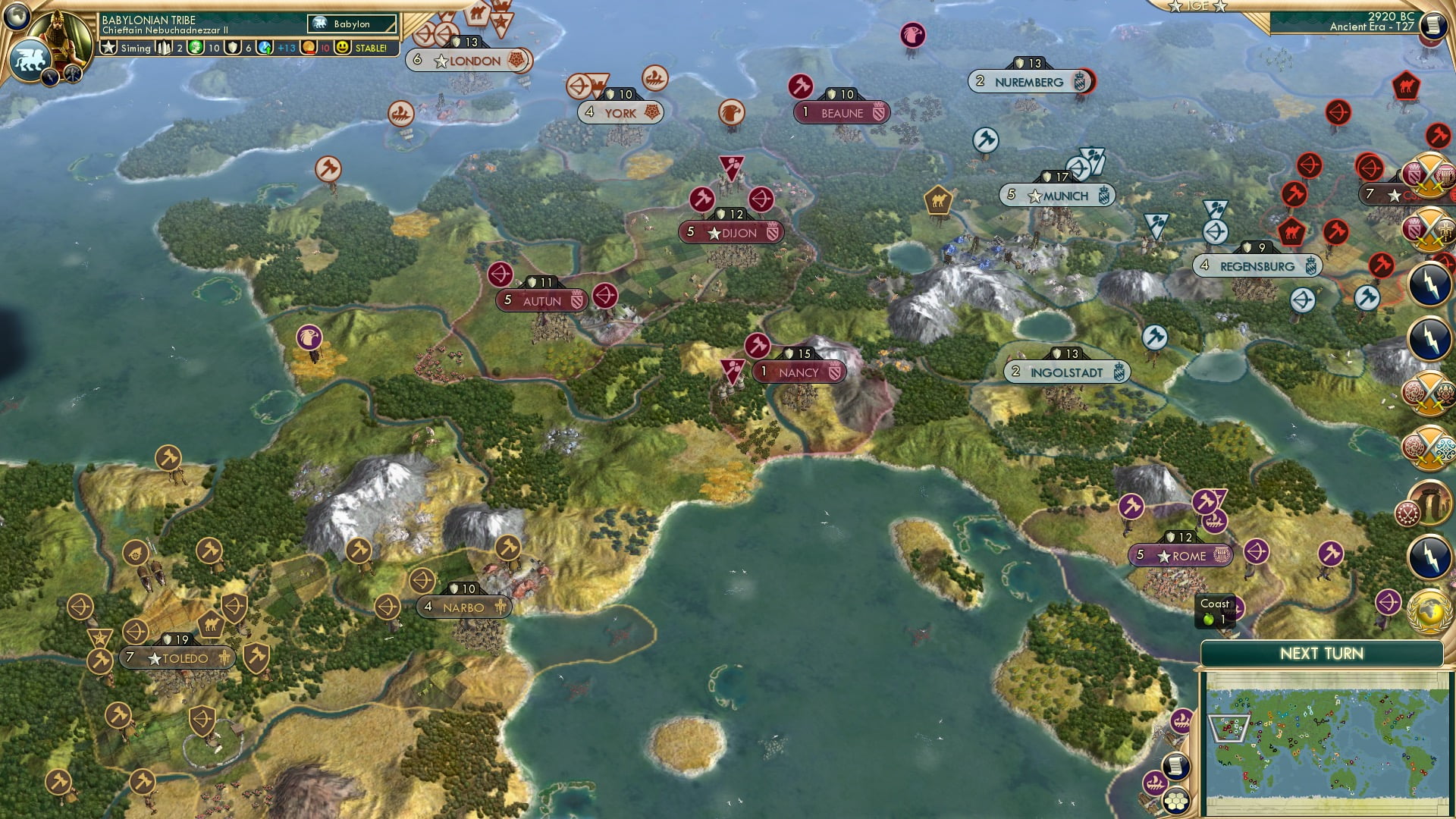
Task: Click the globe icon in the top-left corner
Action: tap(18, 15)
